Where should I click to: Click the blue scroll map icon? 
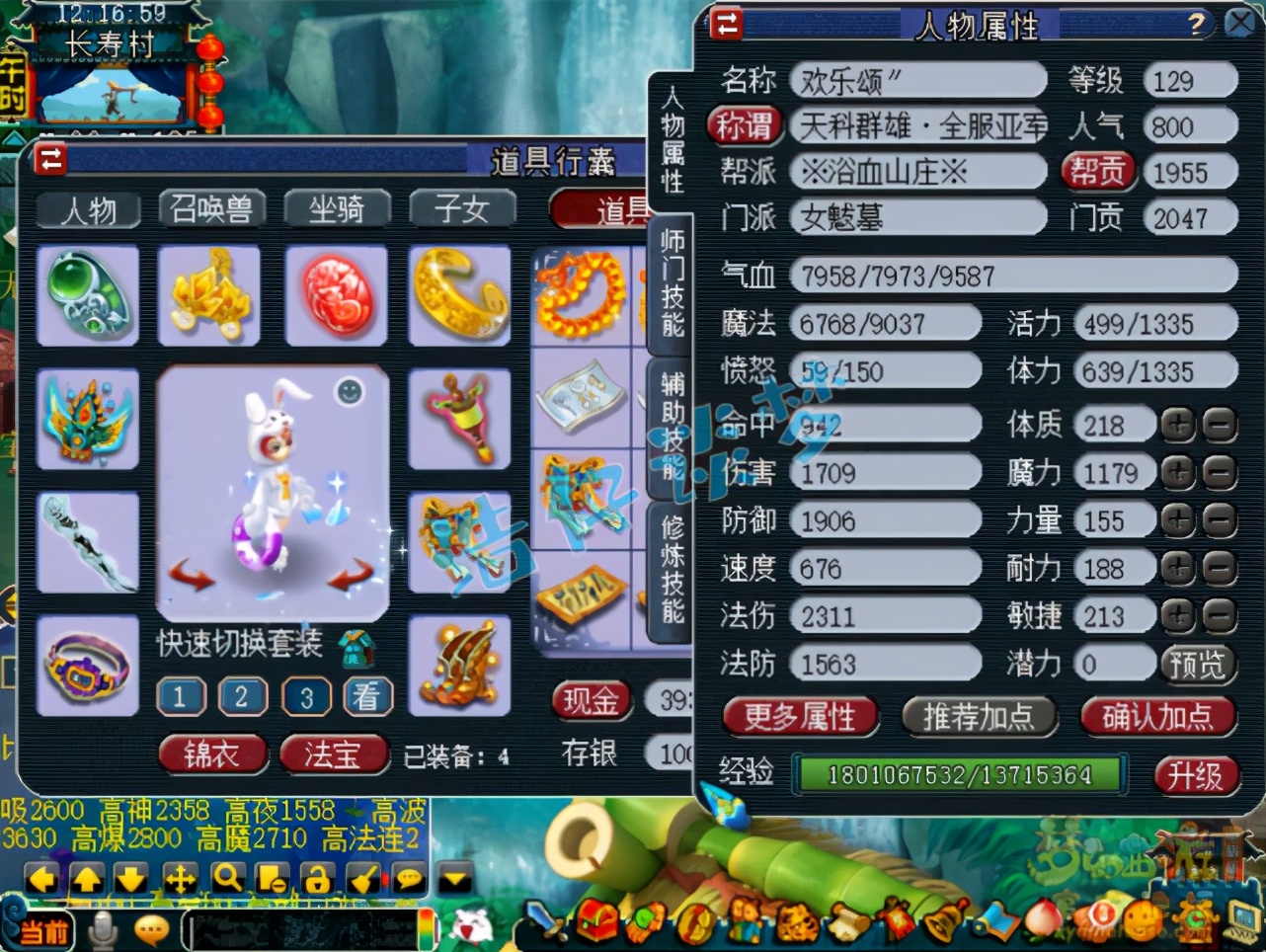(994, 925)
